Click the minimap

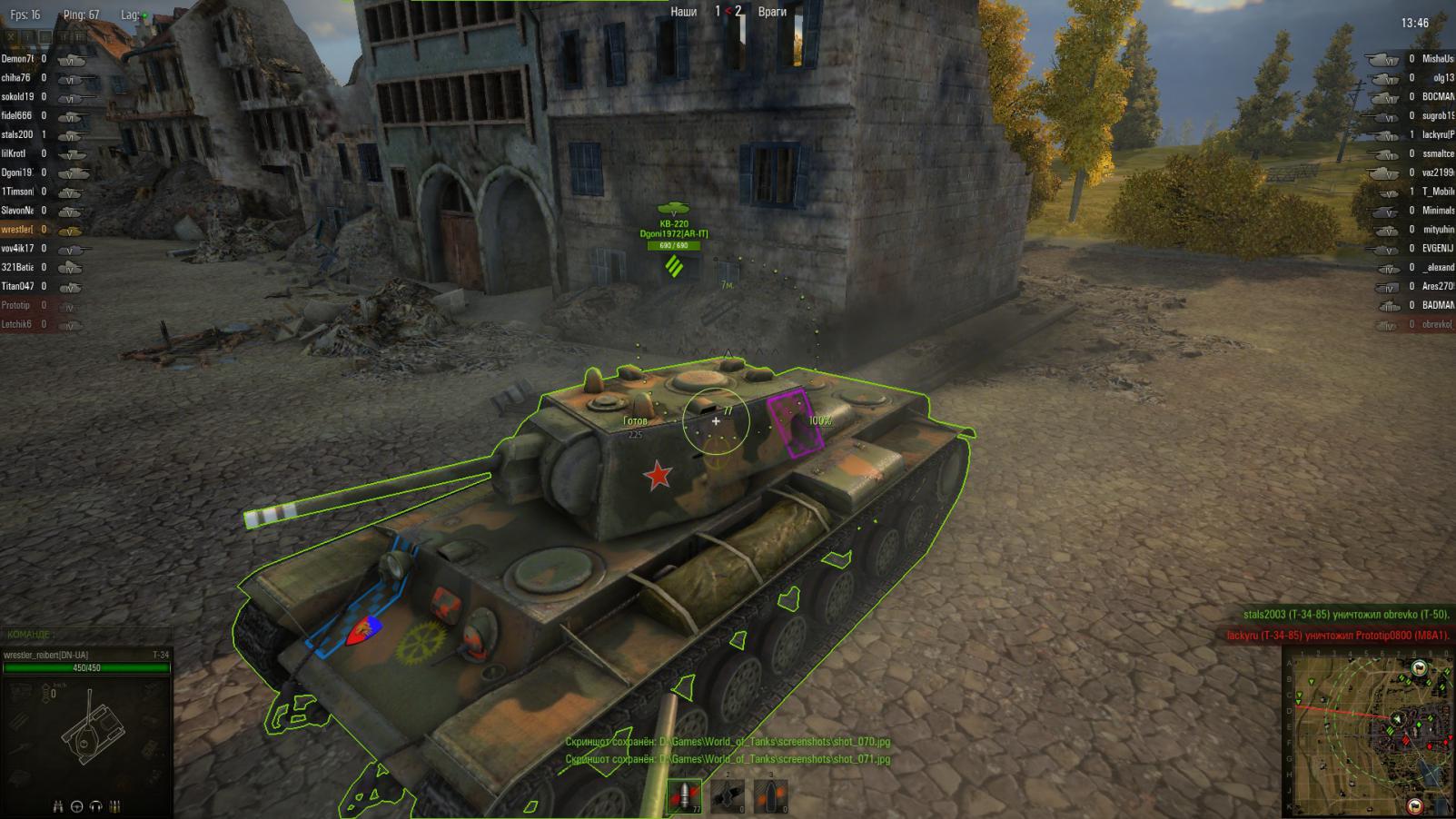tap(1369, 733)
